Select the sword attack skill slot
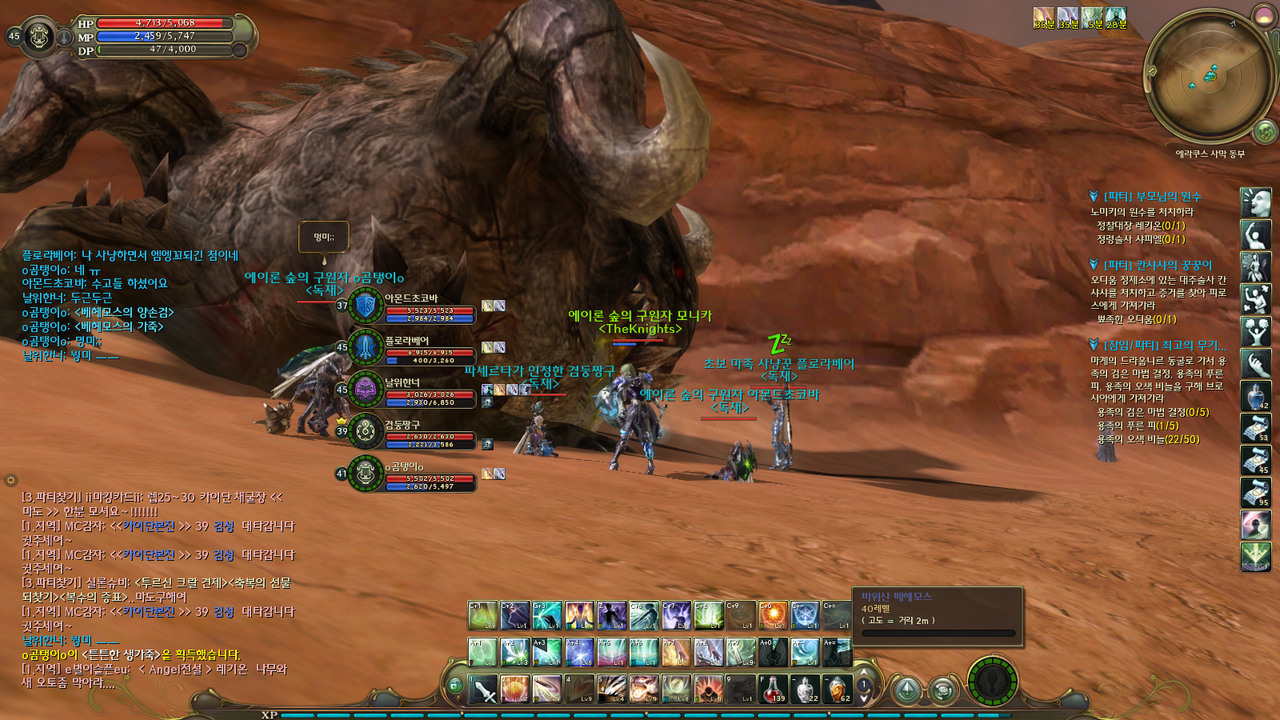Image resolution: width=1280 pixels, height=720 pixels. pos(485,689)
